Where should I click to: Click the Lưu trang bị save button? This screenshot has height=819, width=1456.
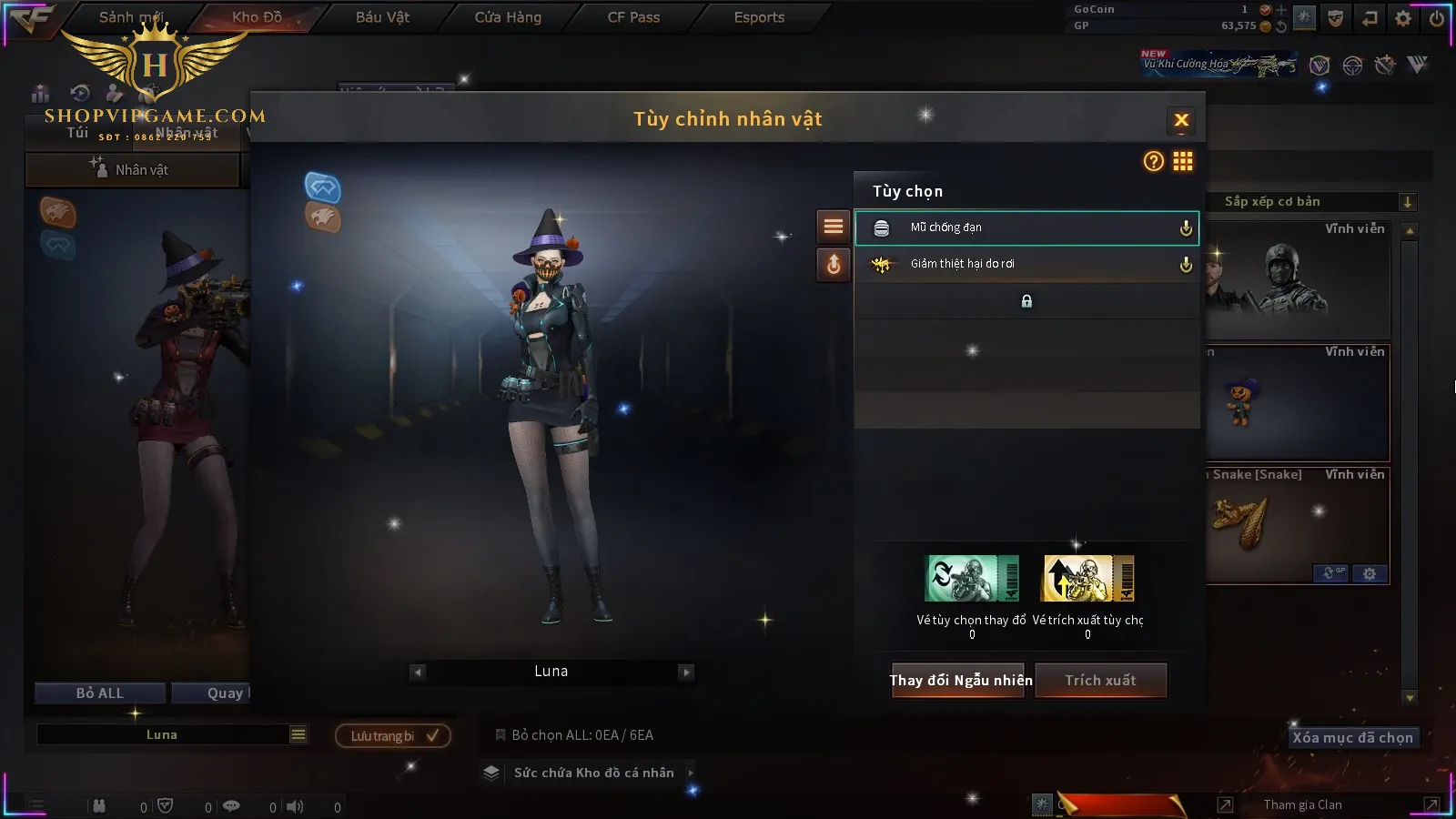tap(393, 735)
